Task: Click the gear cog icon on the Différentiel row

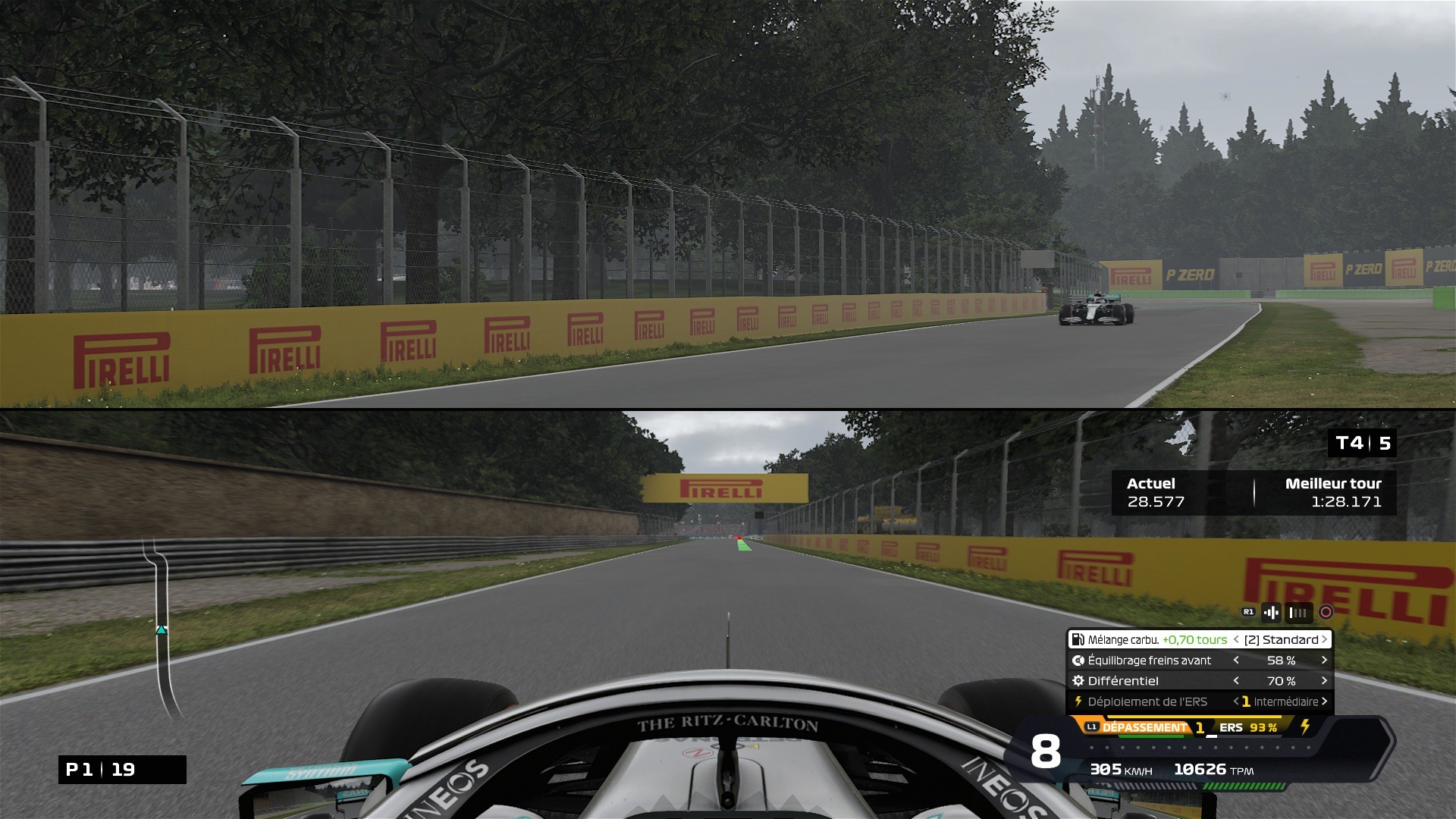Action: (x=1077, y=680)
